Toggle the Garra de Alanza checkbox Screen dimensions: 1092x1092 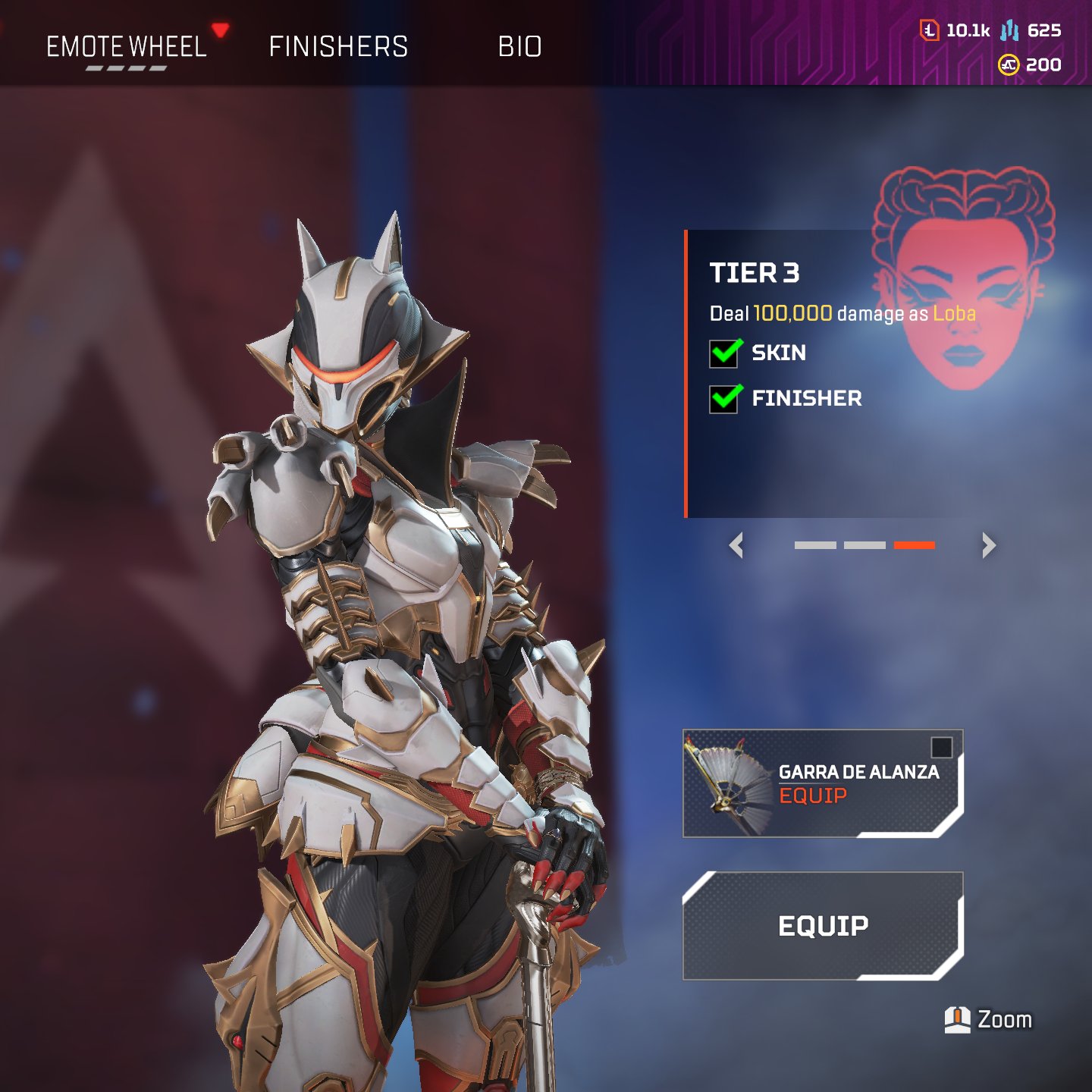point(941,748)
